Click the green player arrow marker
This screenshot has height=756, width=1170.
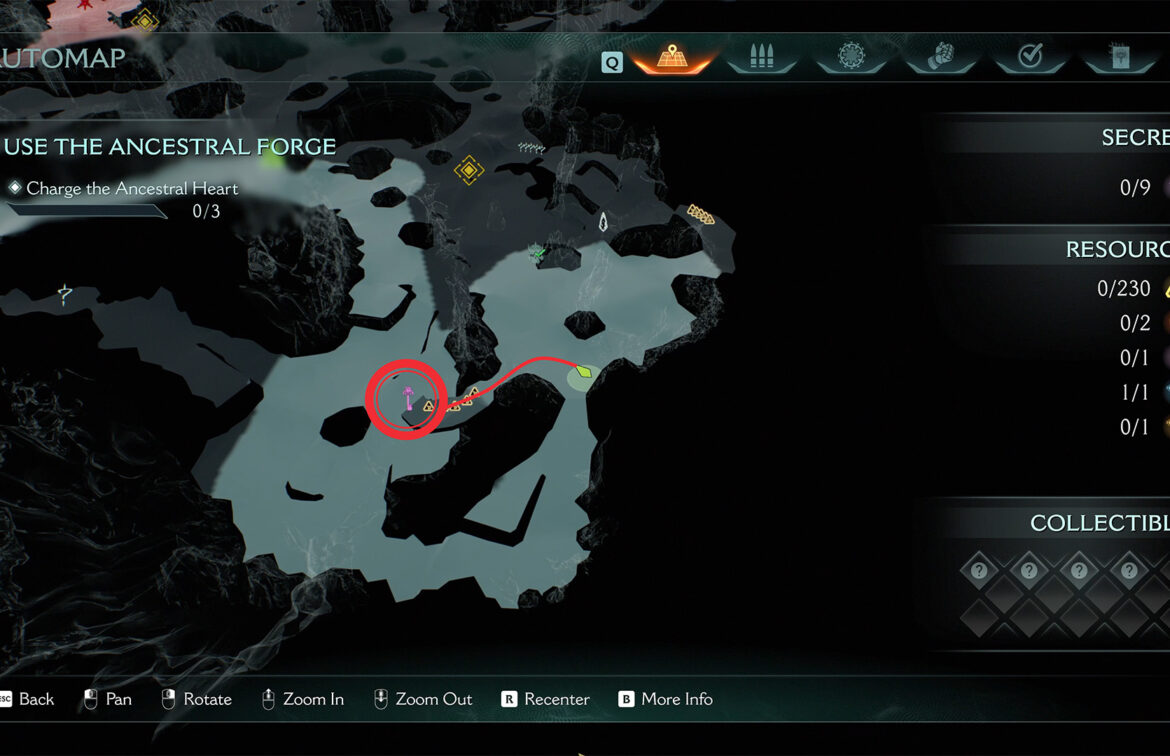(x=584, y=372)
